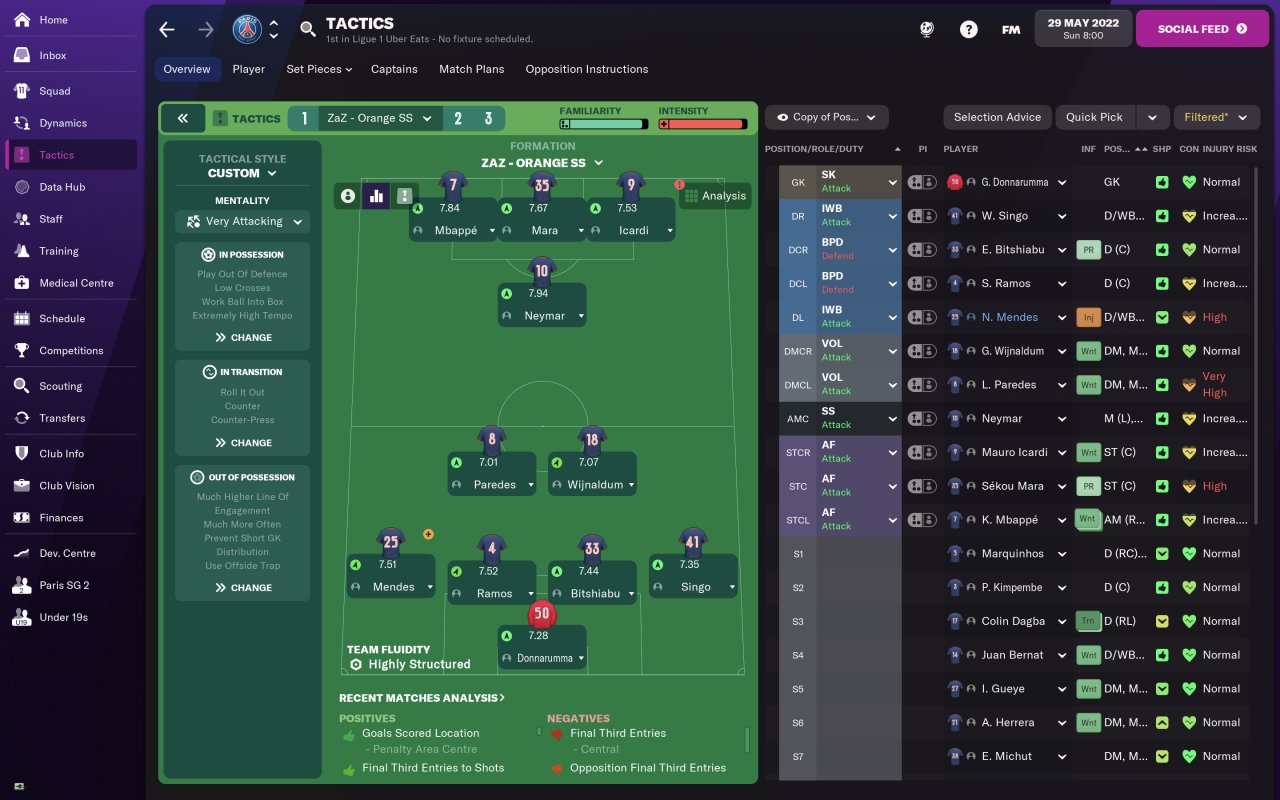Screen dimensions: 1280x800
Task: Open the Analysis view on the pitch
Action: (x=715, y=196)
